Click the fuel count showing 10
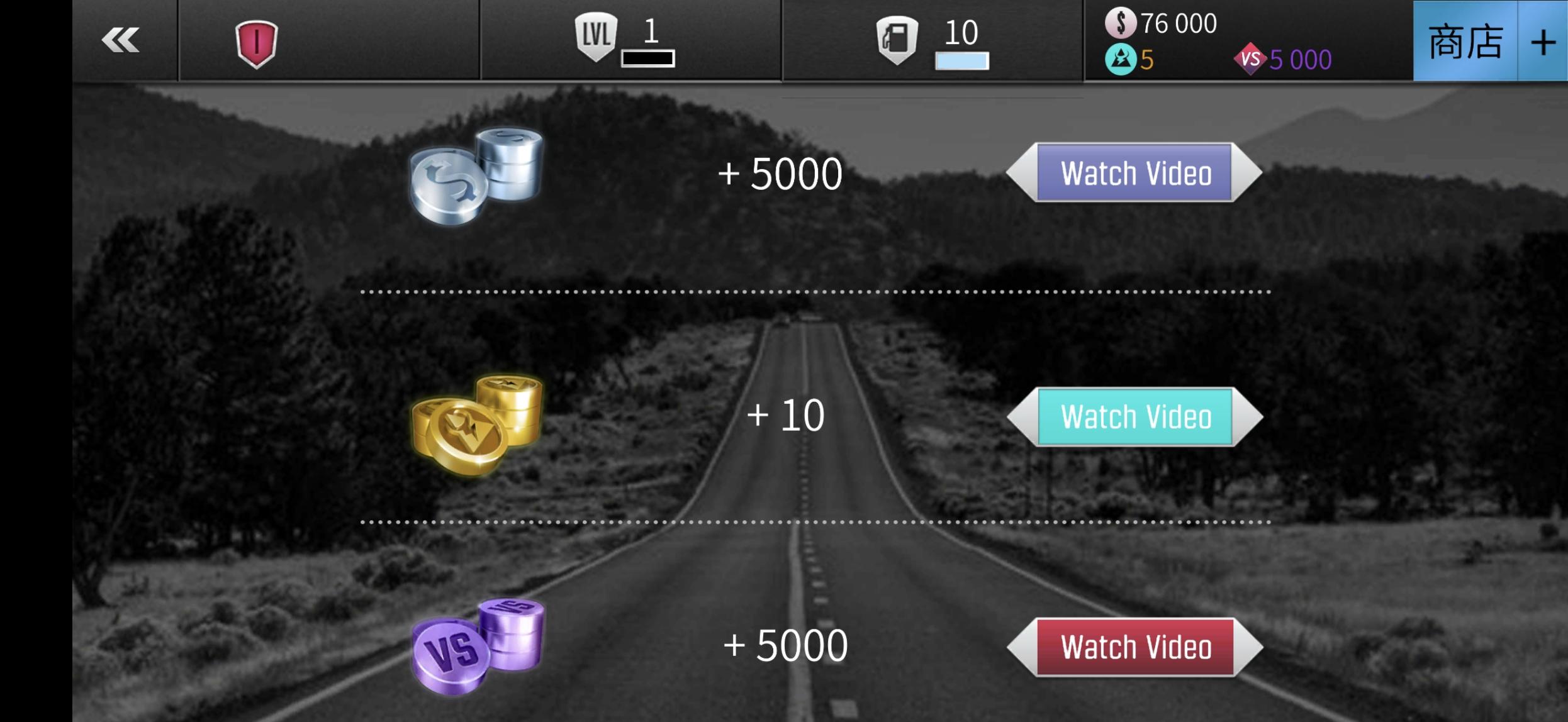Viewport: 1568px width, 722px height. point(961,31)
